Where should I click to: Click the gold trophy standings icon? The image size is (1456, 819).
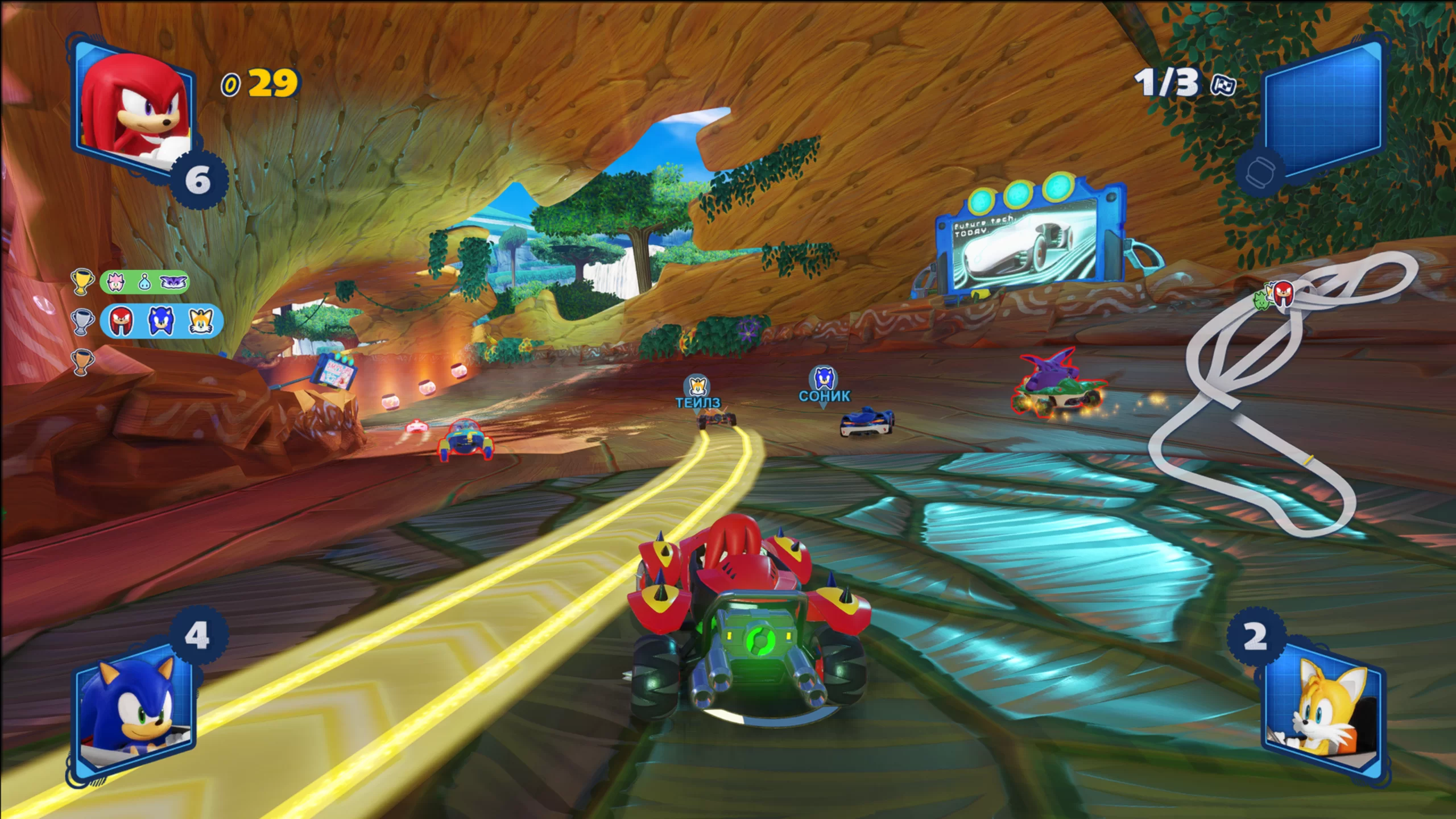point(81,282)
